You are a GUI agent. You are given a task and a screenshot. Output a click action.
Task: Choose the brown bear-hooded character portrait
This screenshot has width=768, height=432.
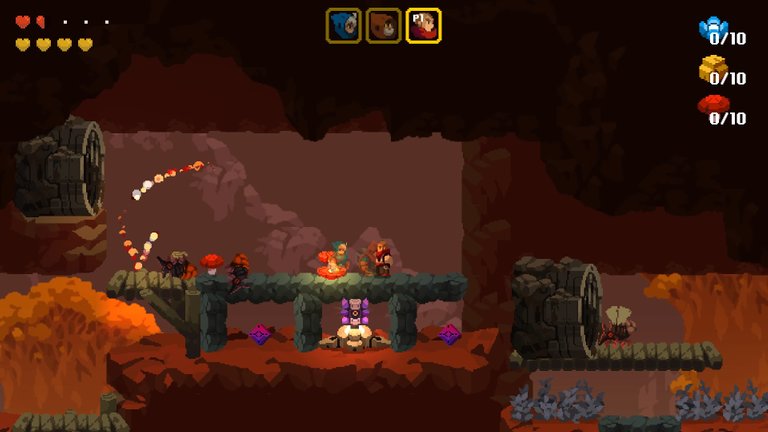[x=383, y=26]
